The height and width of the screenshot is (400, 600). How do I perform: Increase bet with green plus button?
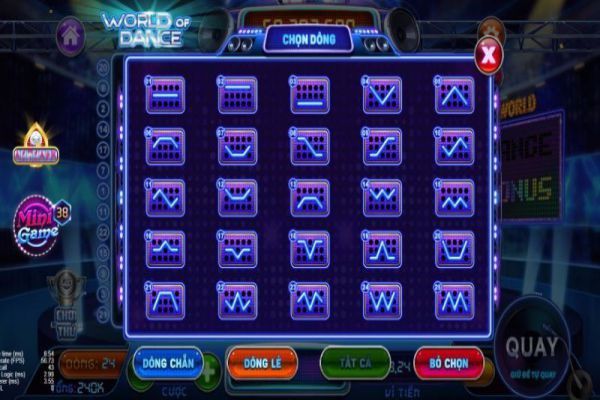pos(209,376)
